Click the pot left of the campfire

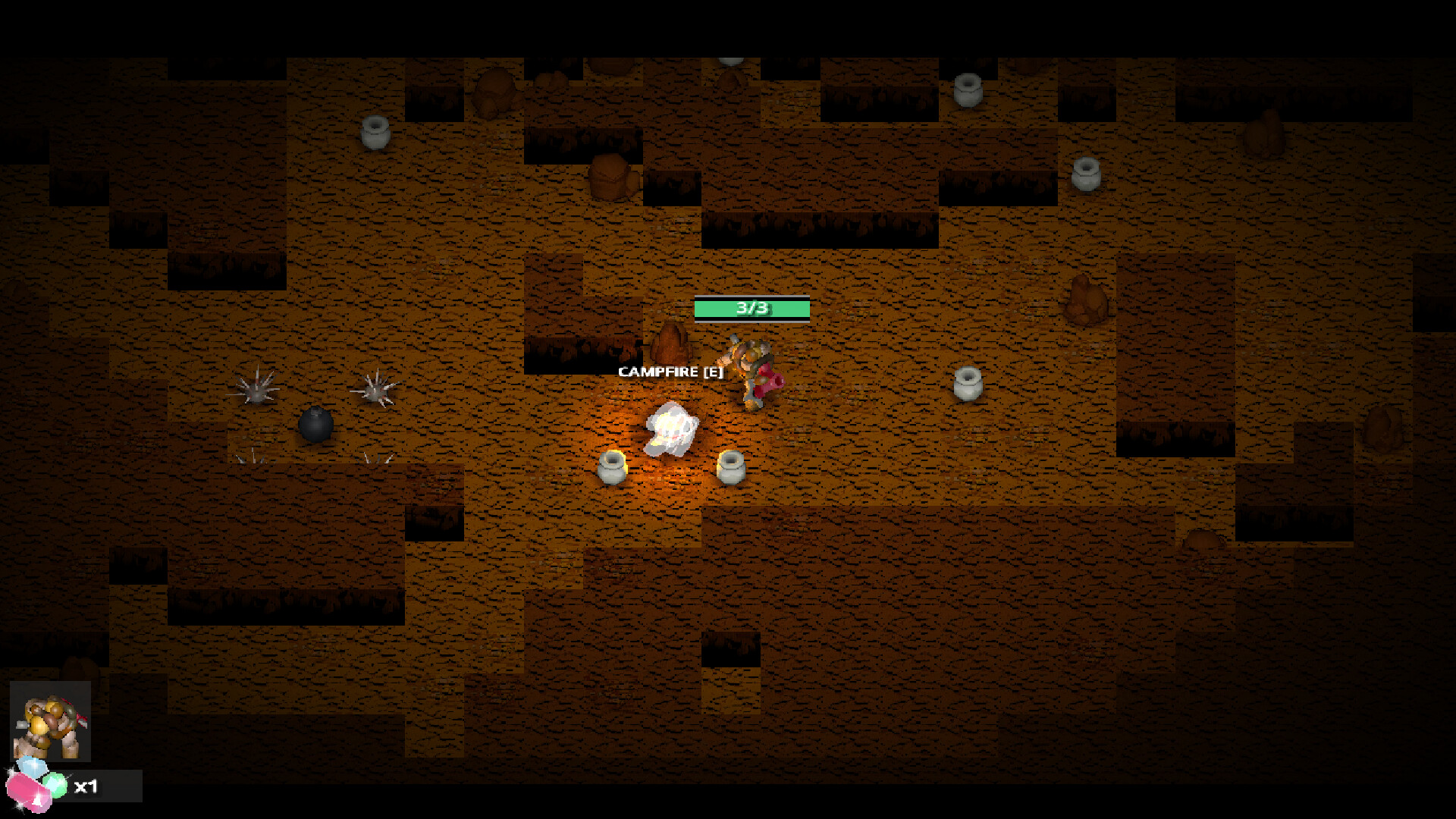[613, 469]
